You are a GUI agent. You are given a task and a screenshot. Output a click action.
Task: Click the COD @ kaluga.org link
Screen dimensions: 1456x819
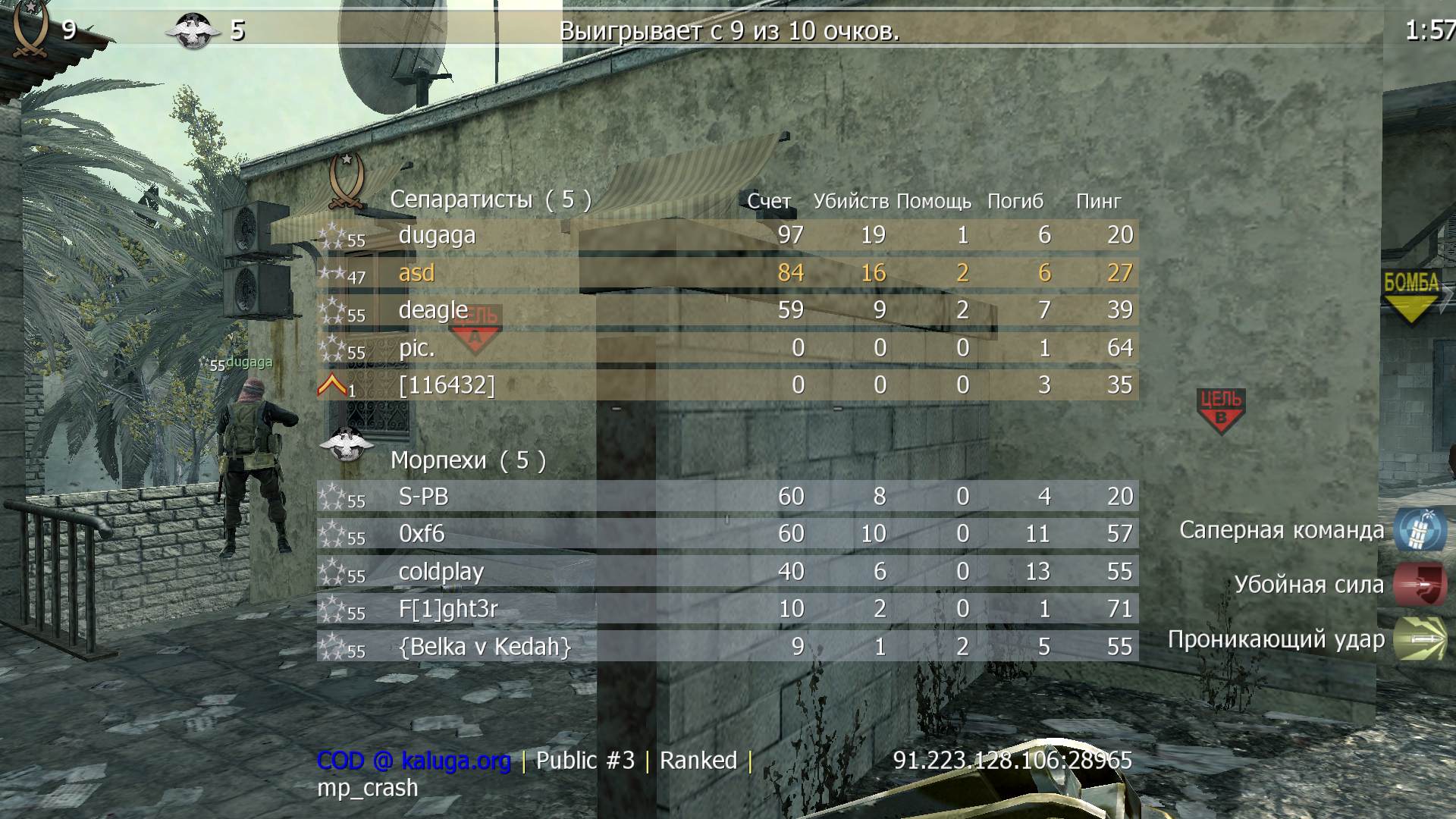(x=413, y=760)
